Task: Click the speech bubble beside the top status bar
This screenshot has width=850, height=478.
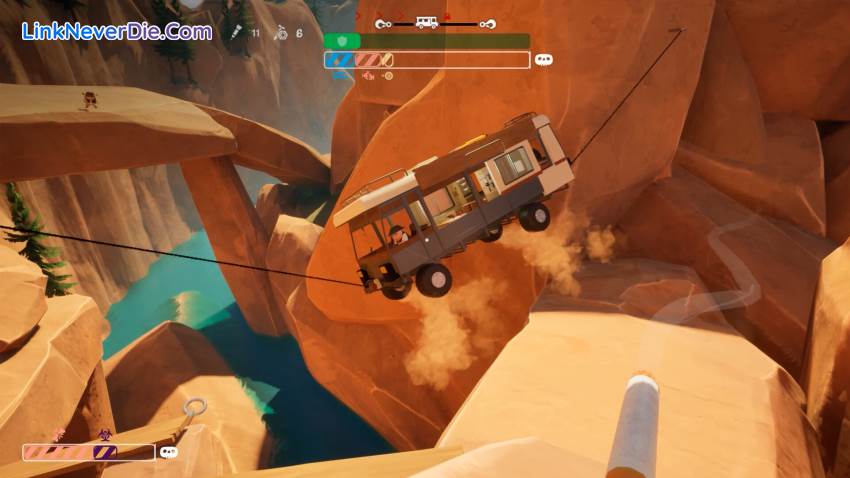Action: point(544,60)
